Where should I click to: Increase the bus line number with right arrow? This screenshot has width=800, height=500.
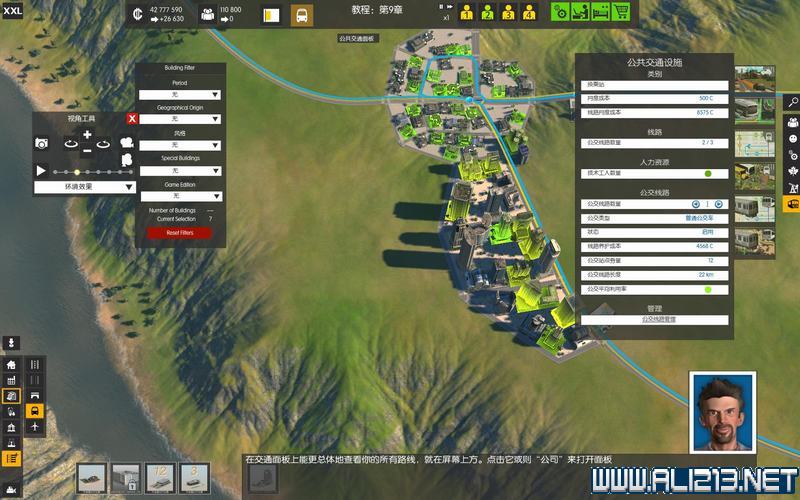click(x=718, y=204)
